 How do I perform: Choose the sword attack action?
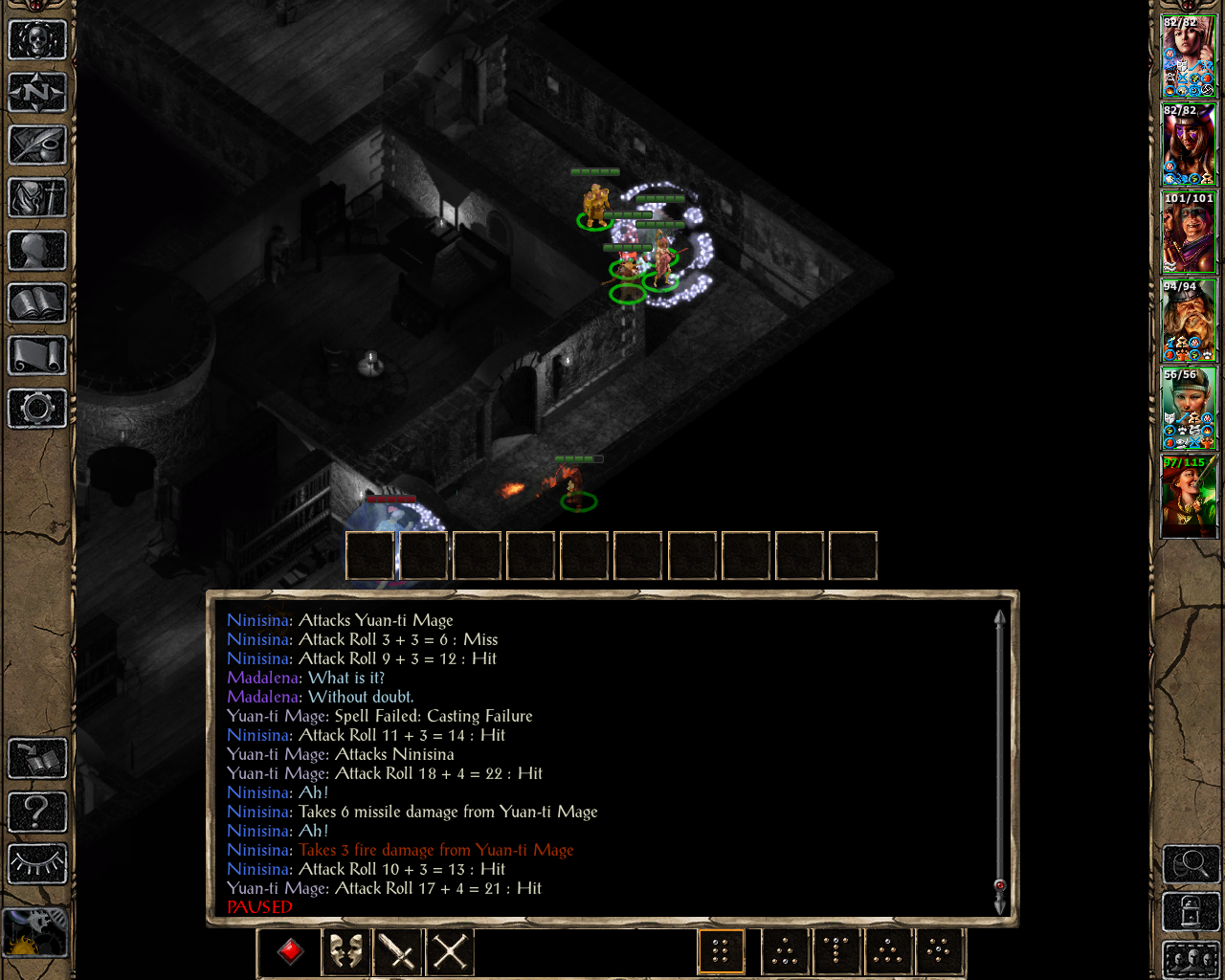pyautogui.click(x=397, y=951)
